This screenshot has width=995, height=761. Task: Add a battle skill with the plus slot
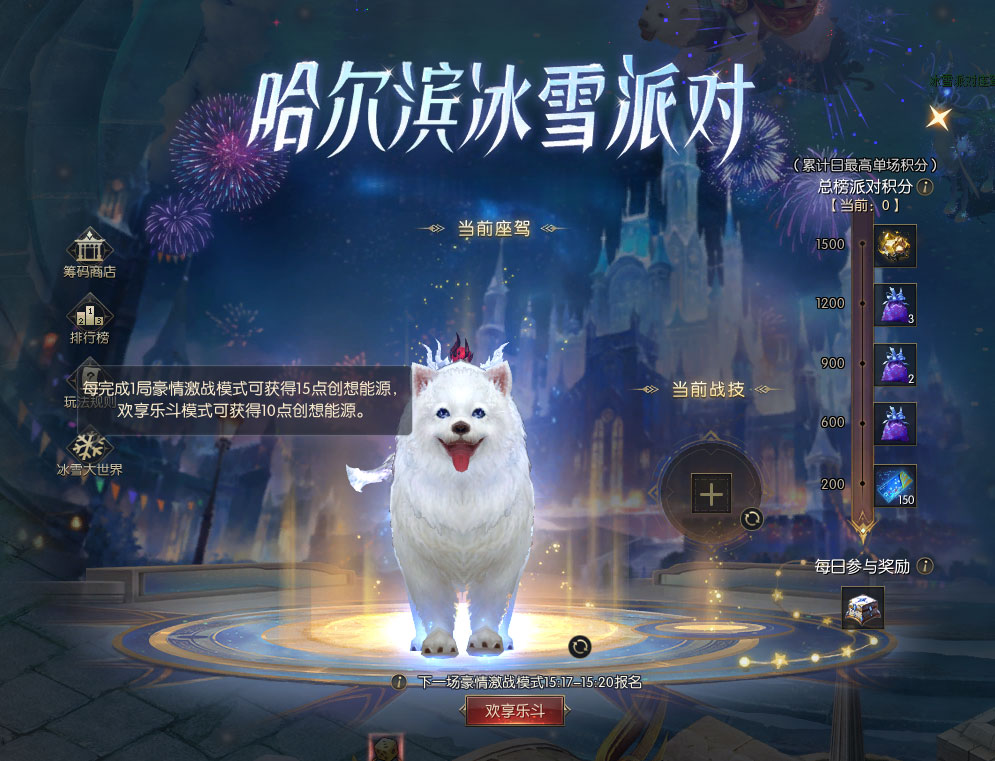click(711, 493)
